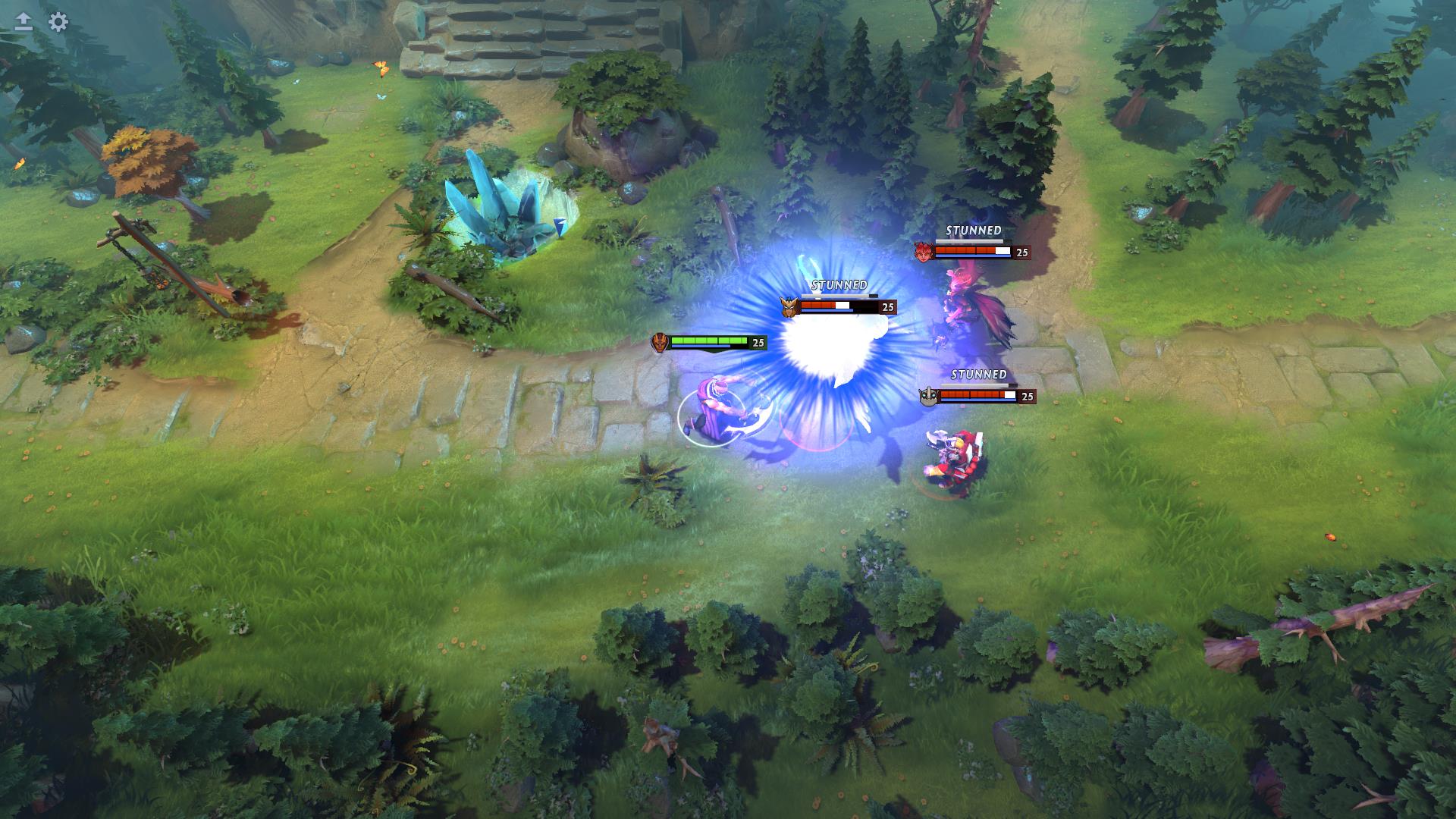This screenshot has height=819, width=1456.
Task: Click the lower STUNNED status label
Action: 977,375
